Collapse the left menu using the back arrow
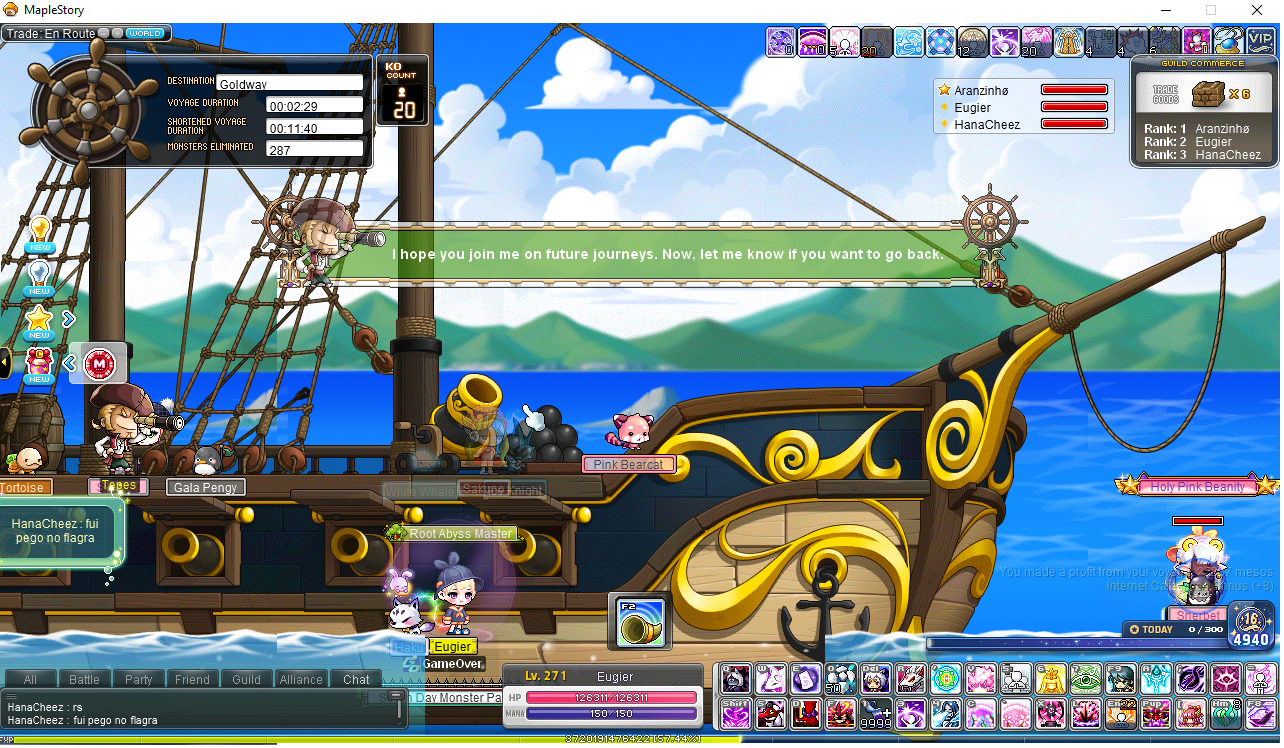This screenshot has height=748, width=1284. tap(69, 364)
